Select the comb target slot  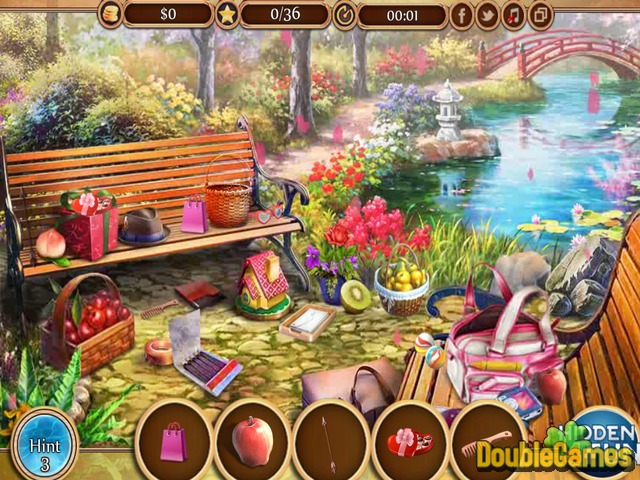coord(488,441)
